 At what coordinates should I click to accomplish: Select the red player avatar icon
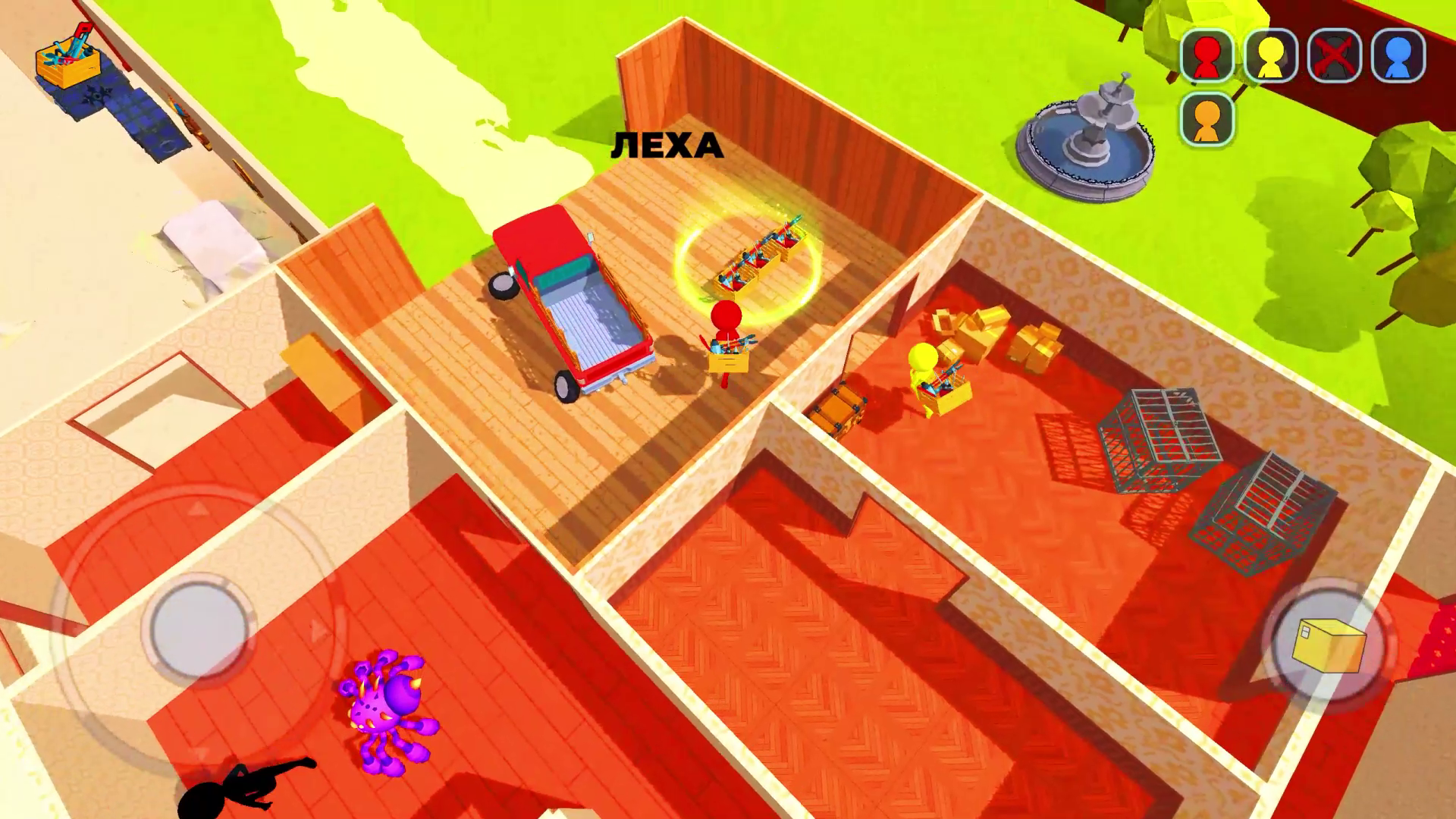(x=1207, y=55)
